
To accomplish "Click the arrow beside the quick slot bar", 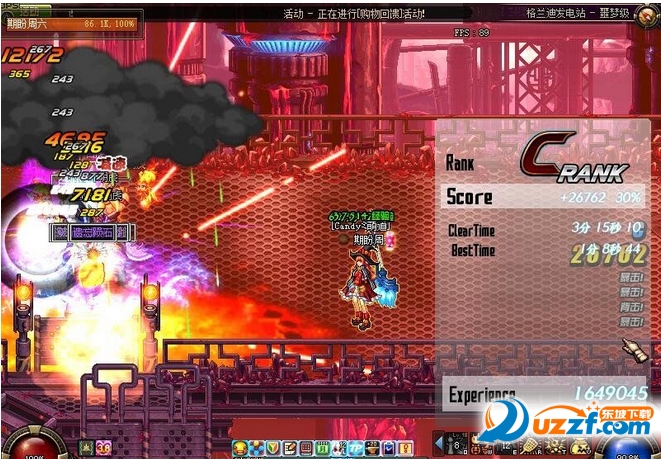I will (439, 442).
